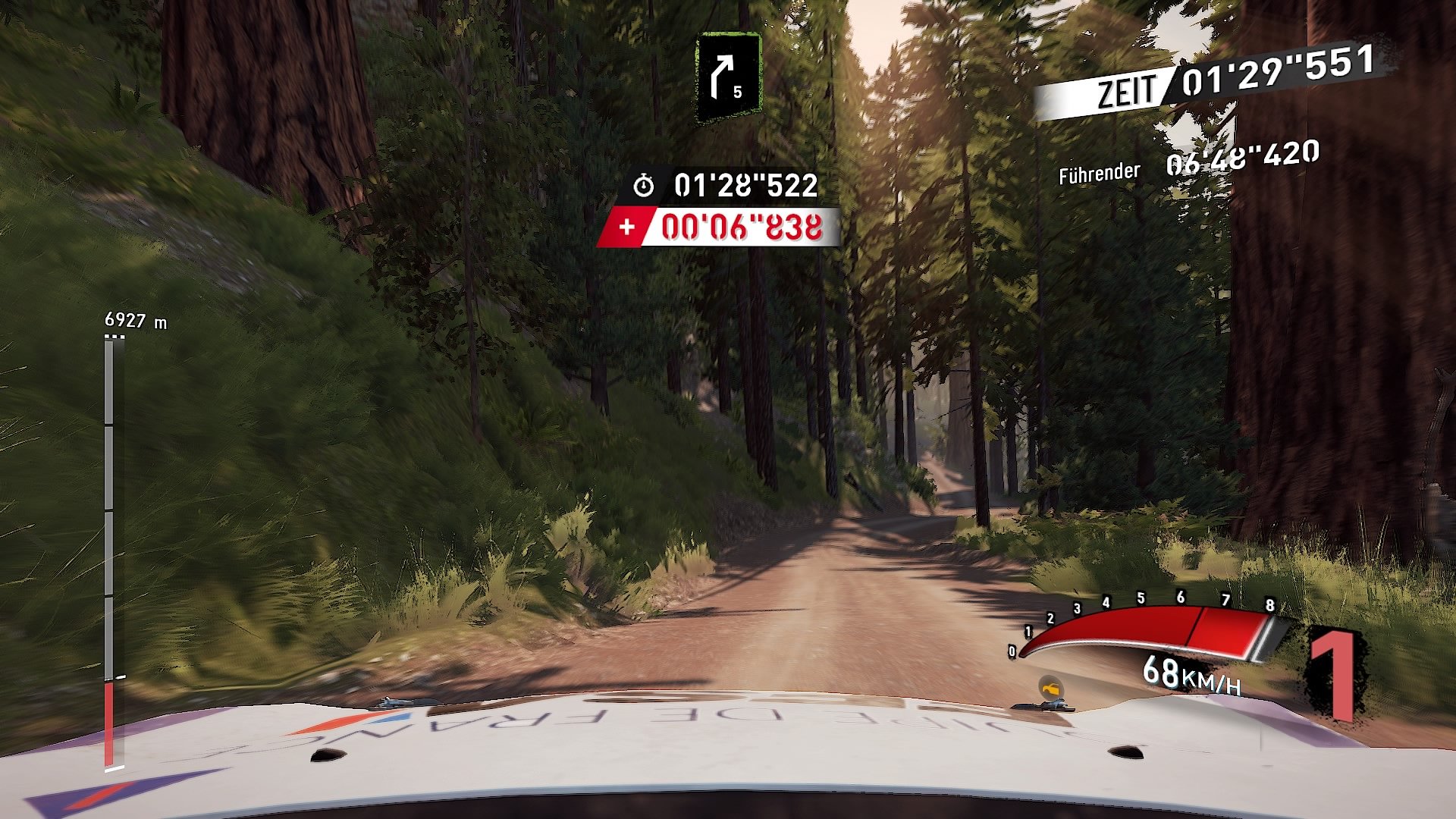Click the KM/H unit label near the speedometer

(x=1211, y=681)
